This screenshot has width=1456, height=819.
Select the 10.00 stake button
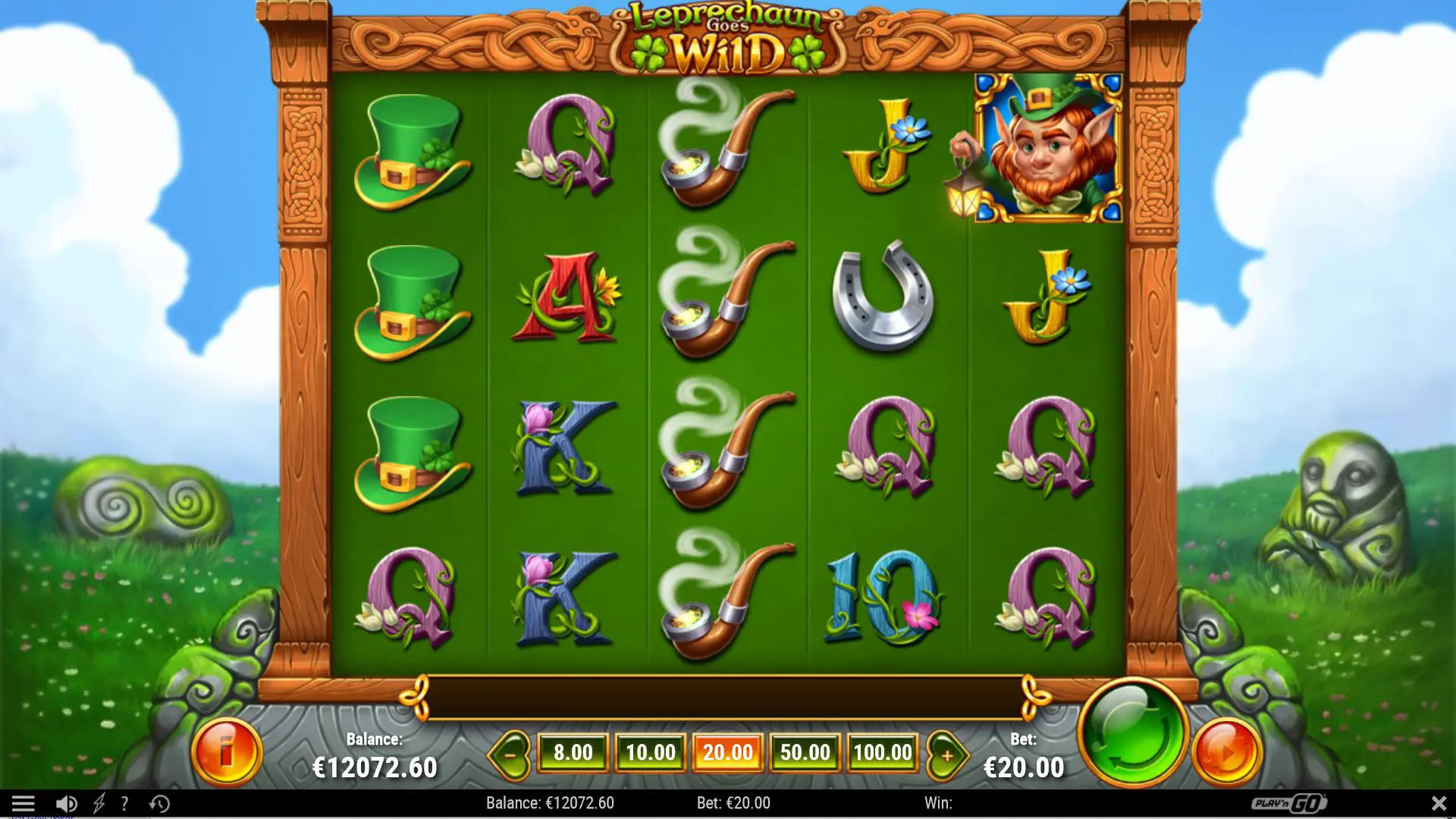[x=651, y=753]
